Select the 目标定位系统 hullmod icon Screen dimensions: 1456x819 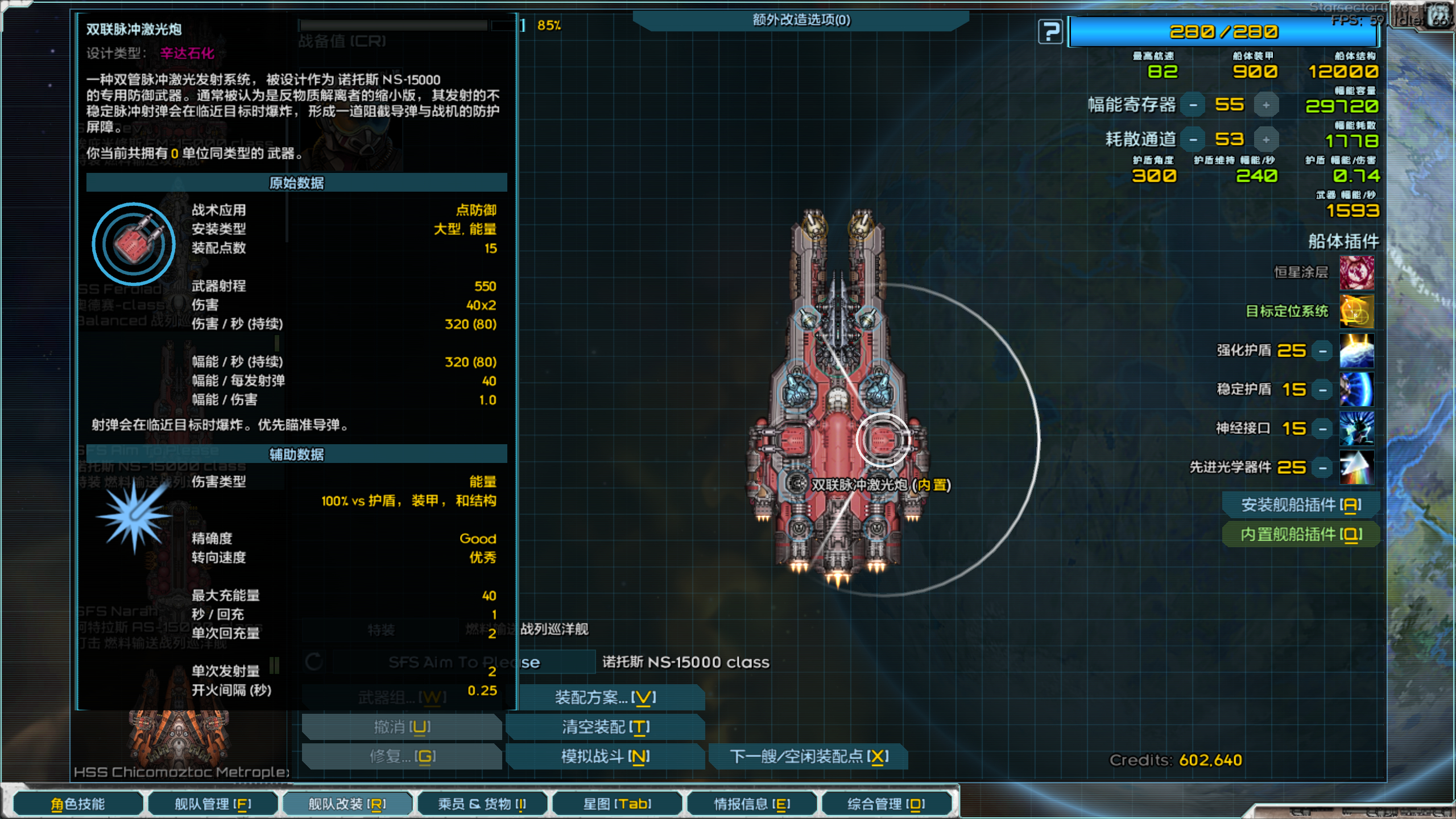1356,311
